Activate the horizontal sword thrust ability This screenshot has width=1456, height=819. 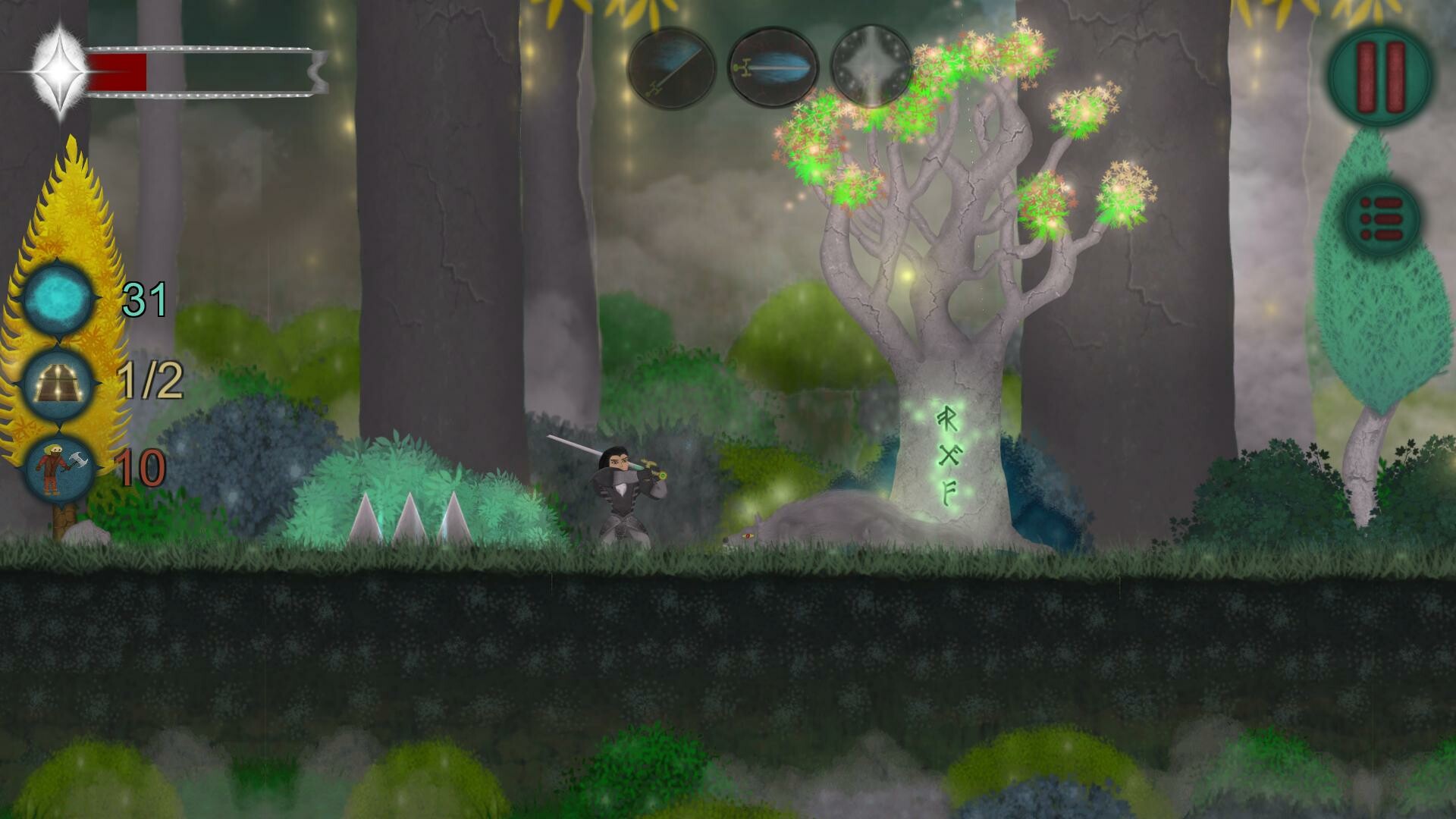[x=775, y=67]
